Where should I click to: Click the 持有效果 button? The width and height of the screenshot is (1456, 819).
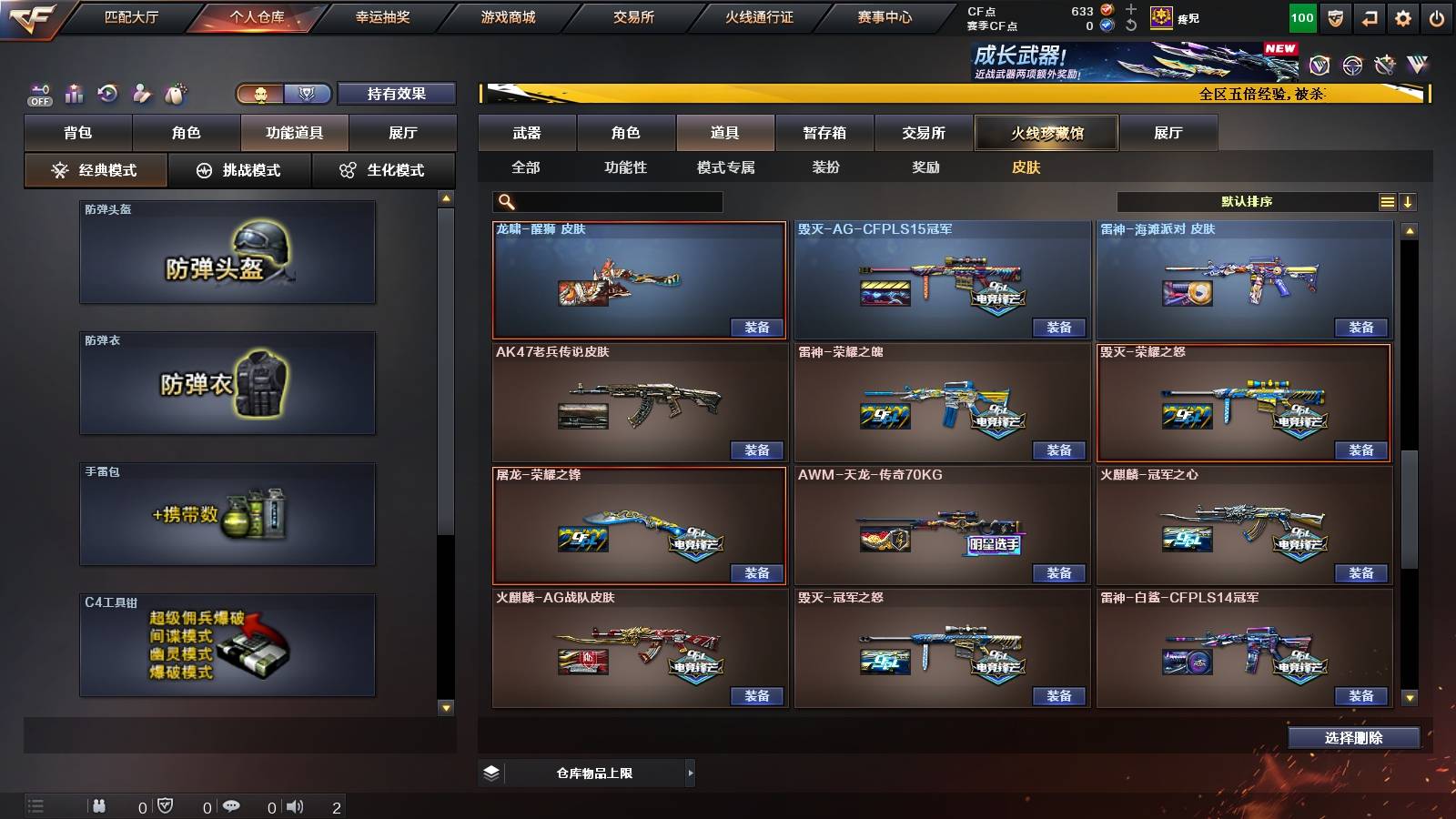[x=396, y=93]
